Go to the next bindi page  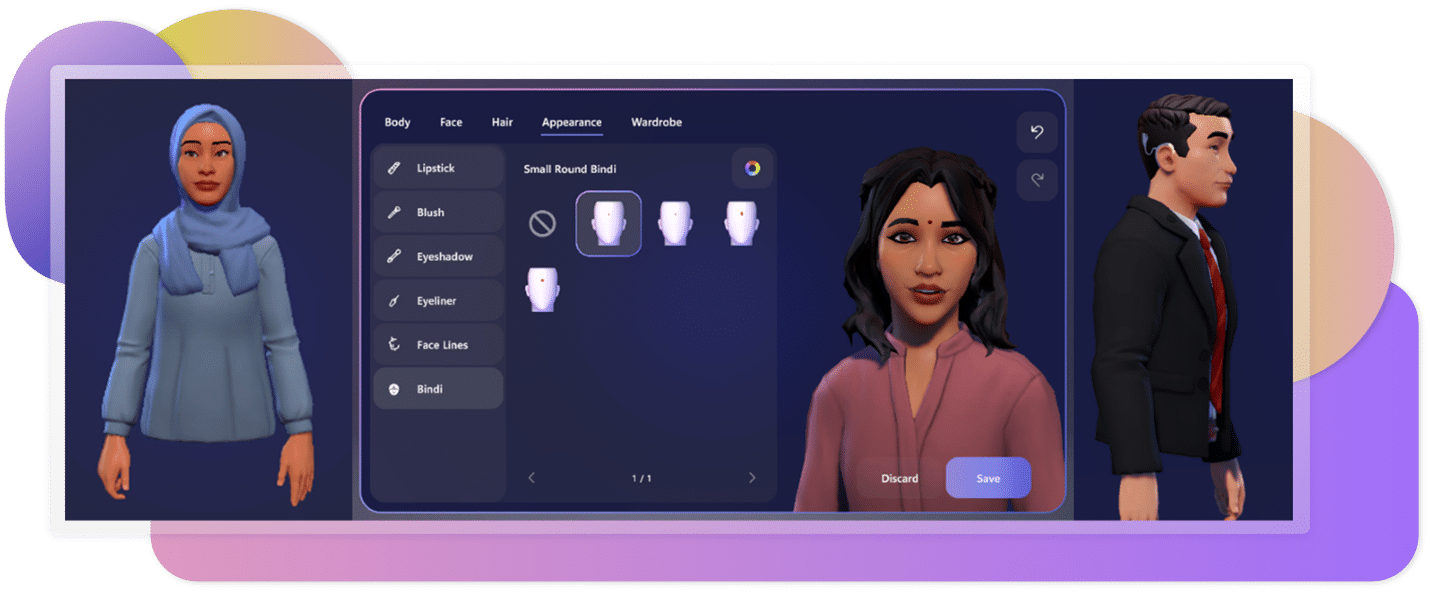point(752,478)
